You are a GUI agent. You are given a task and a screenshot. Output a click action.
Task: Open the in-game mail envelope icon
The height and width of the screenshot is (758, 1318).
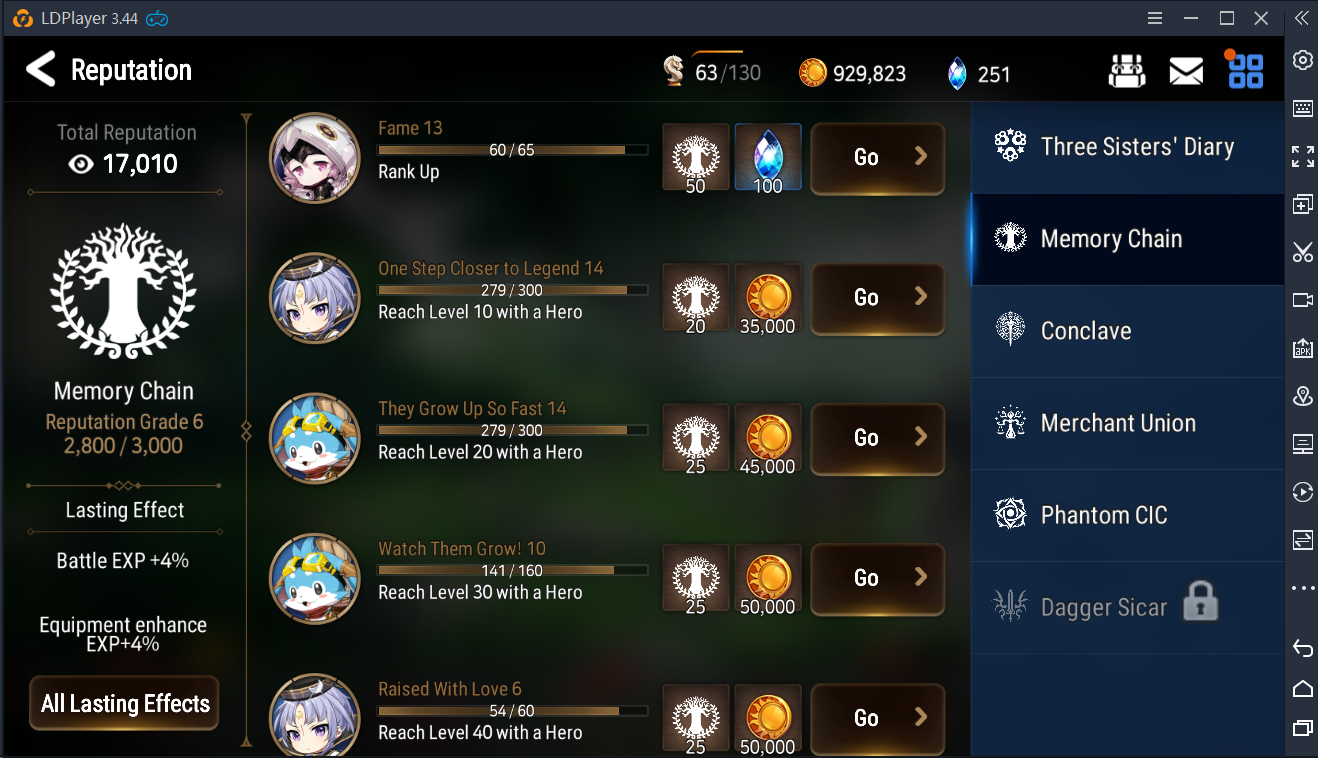click(1186, 70)
